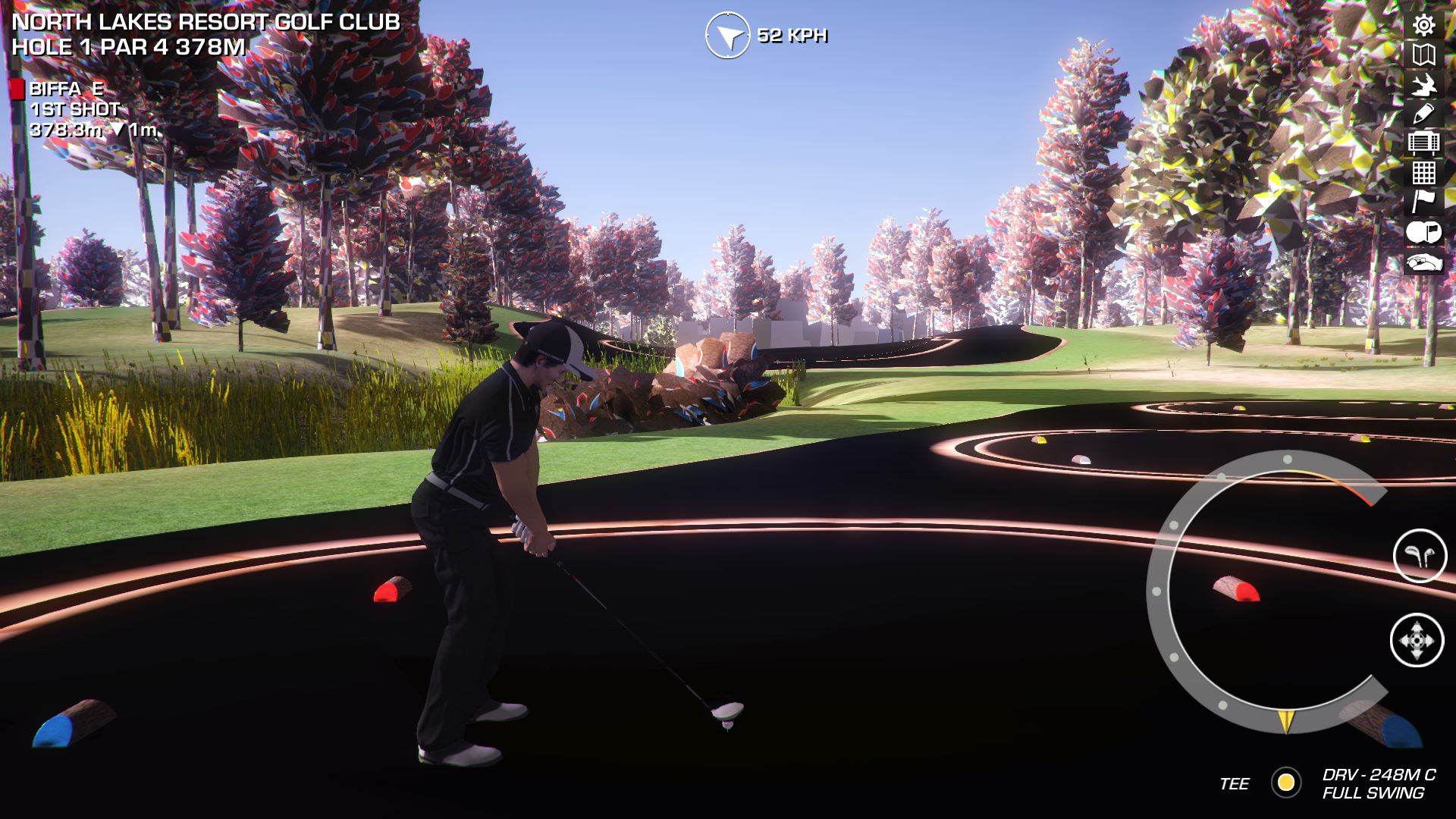Screen dimensions: 1456x819
Task: Open the mouse controls icon
Action: pos(1423,262)
